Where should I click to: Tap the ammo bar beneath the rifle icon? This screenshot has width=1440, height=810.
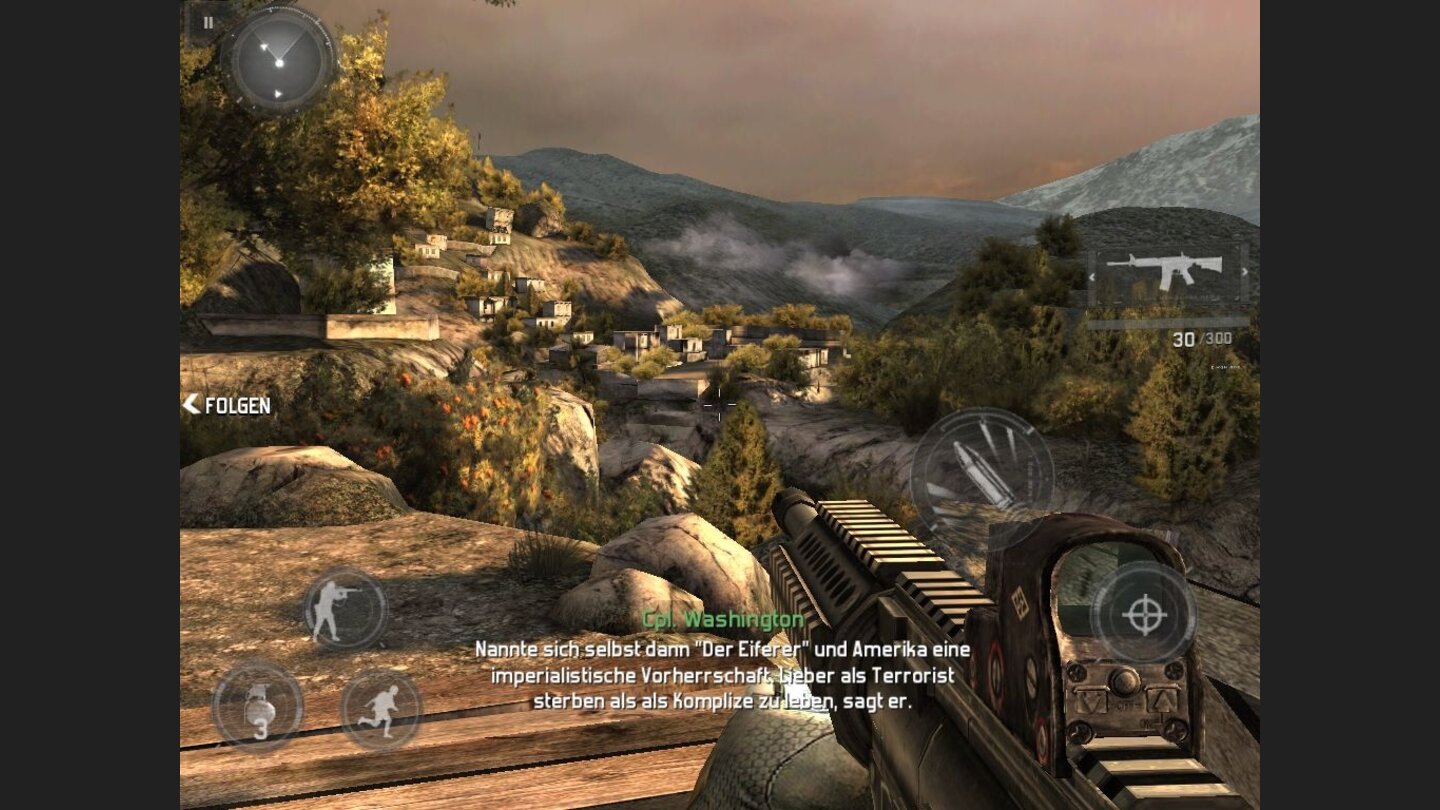1167,323
